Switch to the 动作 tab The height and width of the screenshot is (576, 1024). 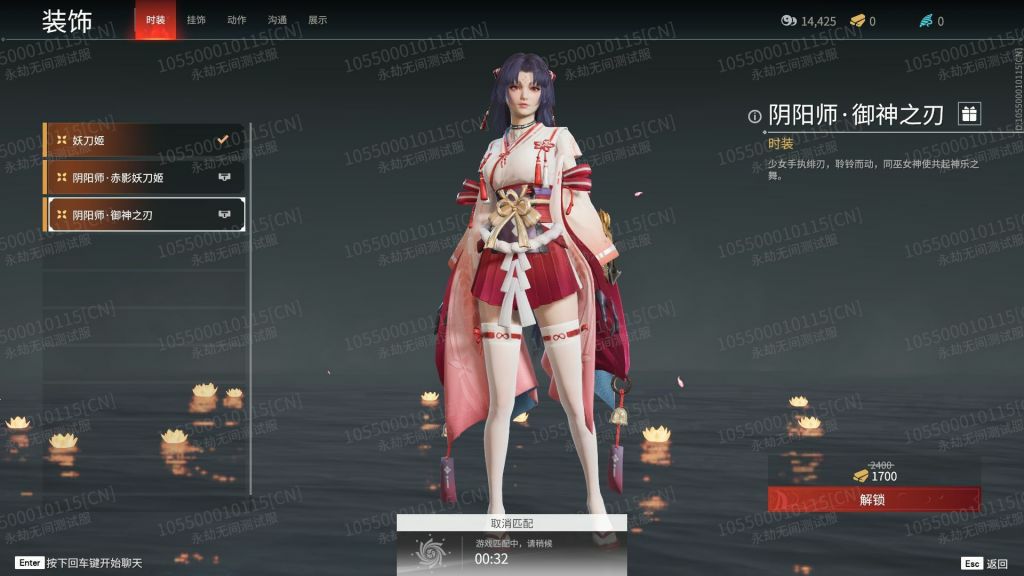pyautogui.click(x=237, y=20)
